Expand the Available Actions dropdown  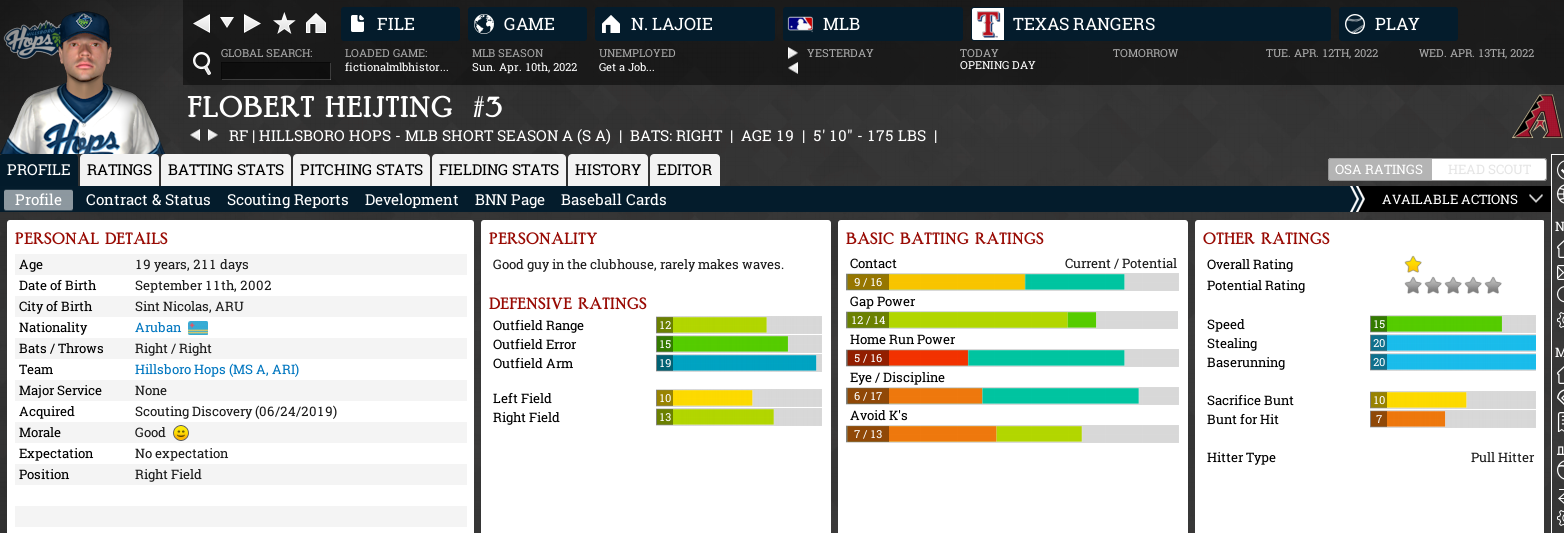[x=1460, y=200]
